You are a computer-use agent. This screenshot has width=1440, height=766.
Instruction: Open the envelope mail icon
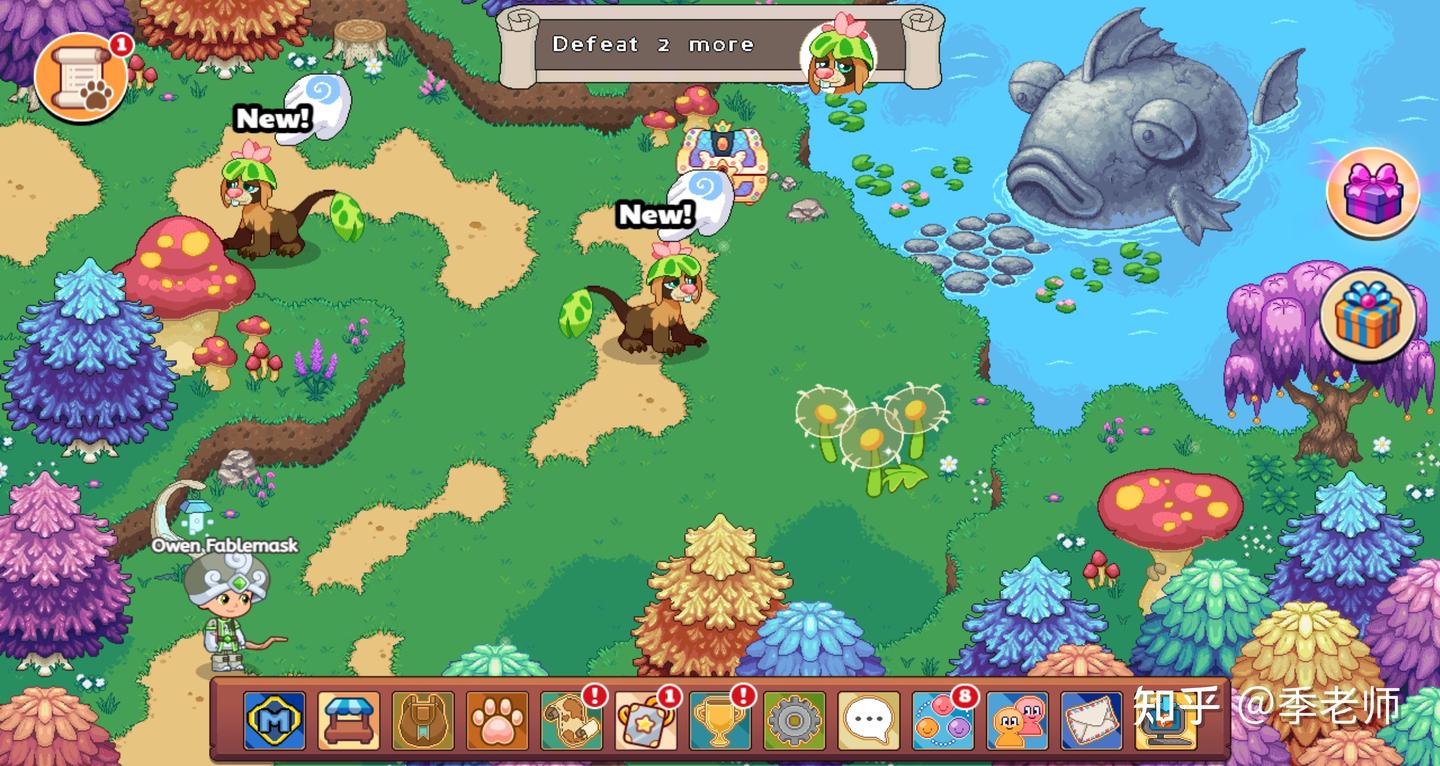point(1091,720)
